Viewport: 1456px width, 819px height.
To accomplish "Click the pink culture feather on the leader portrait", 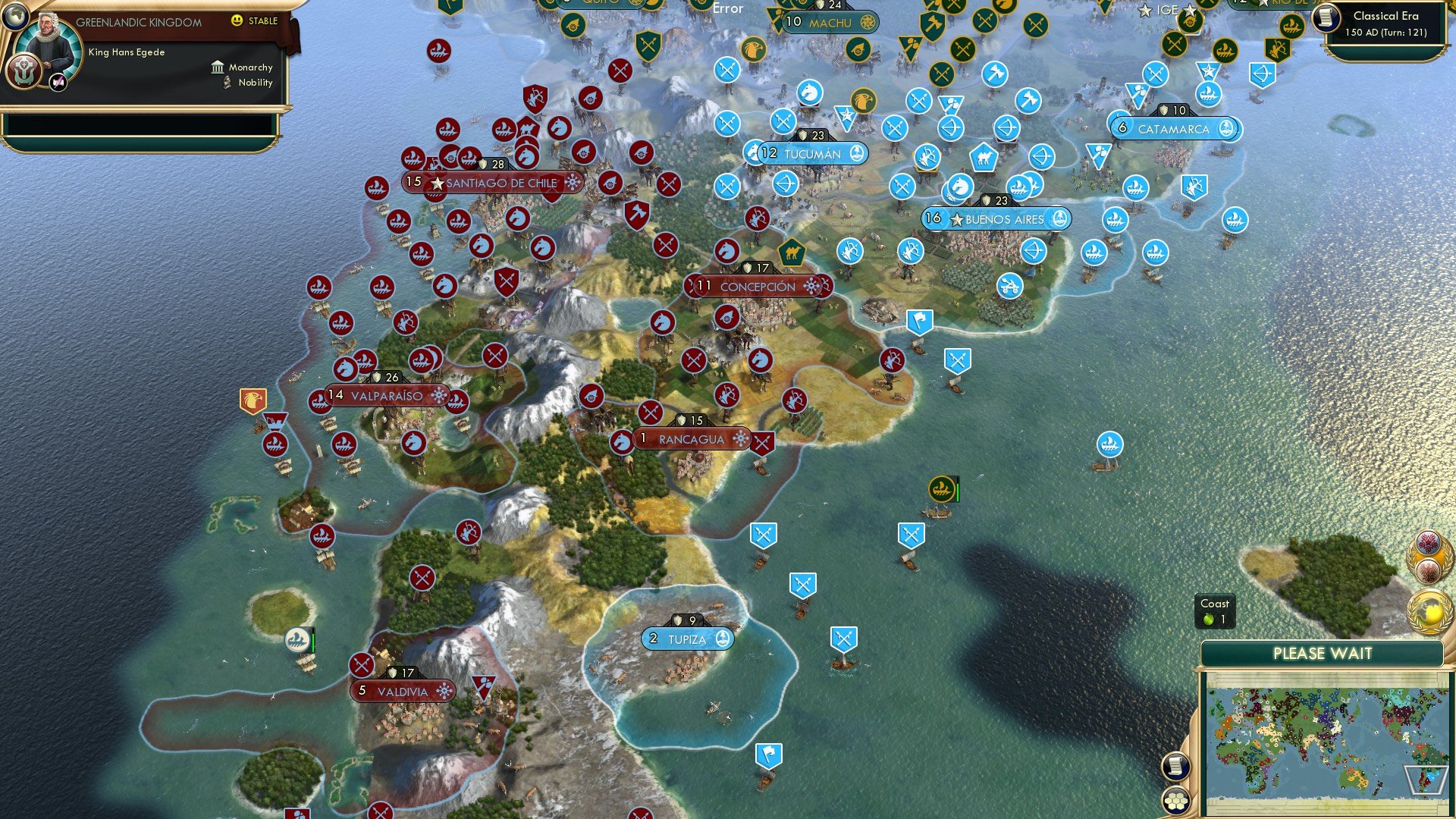I will [58, 82].
